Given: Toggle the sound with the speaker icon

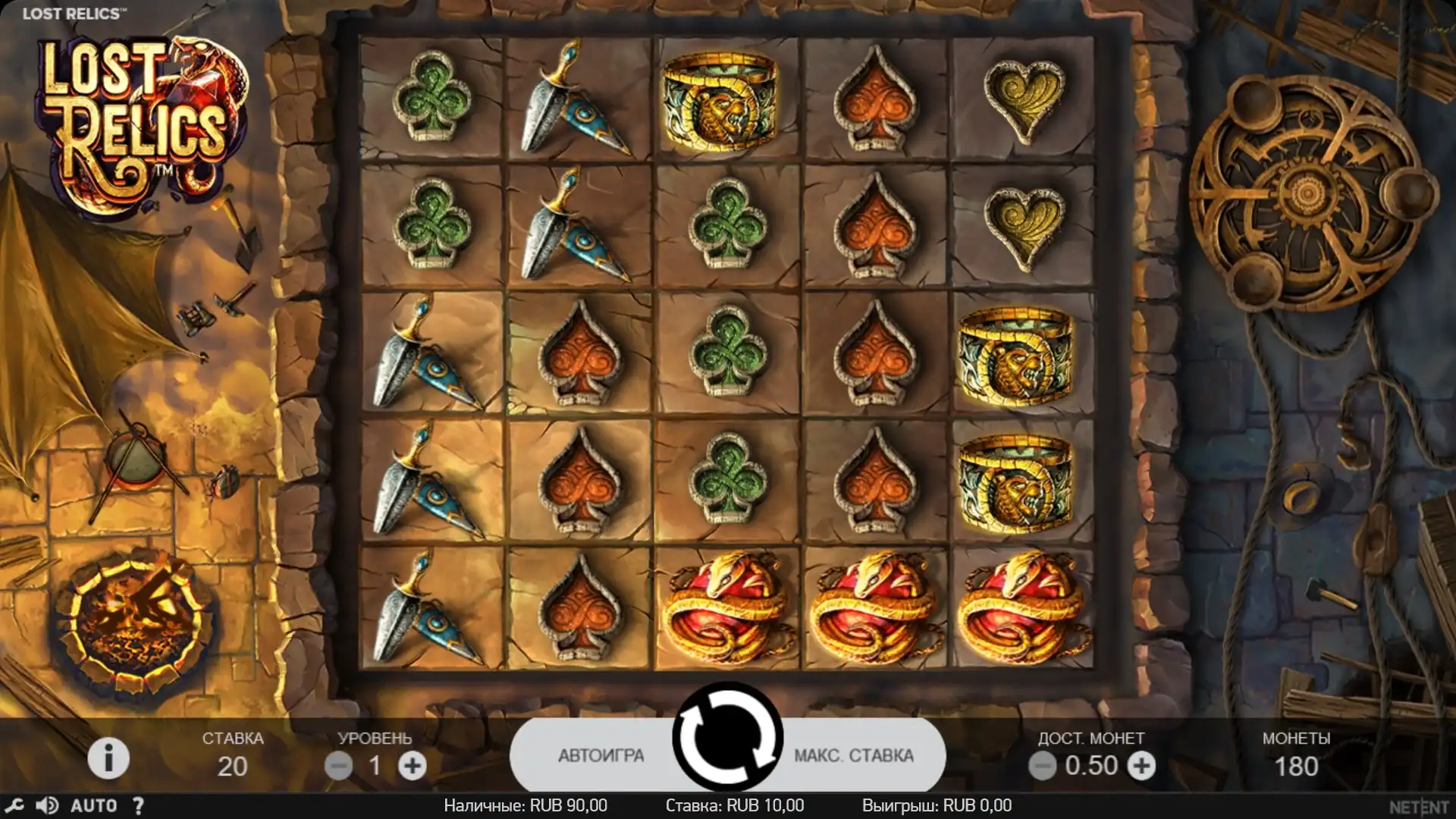Looking at the screenshot, I should coord(47,805).
